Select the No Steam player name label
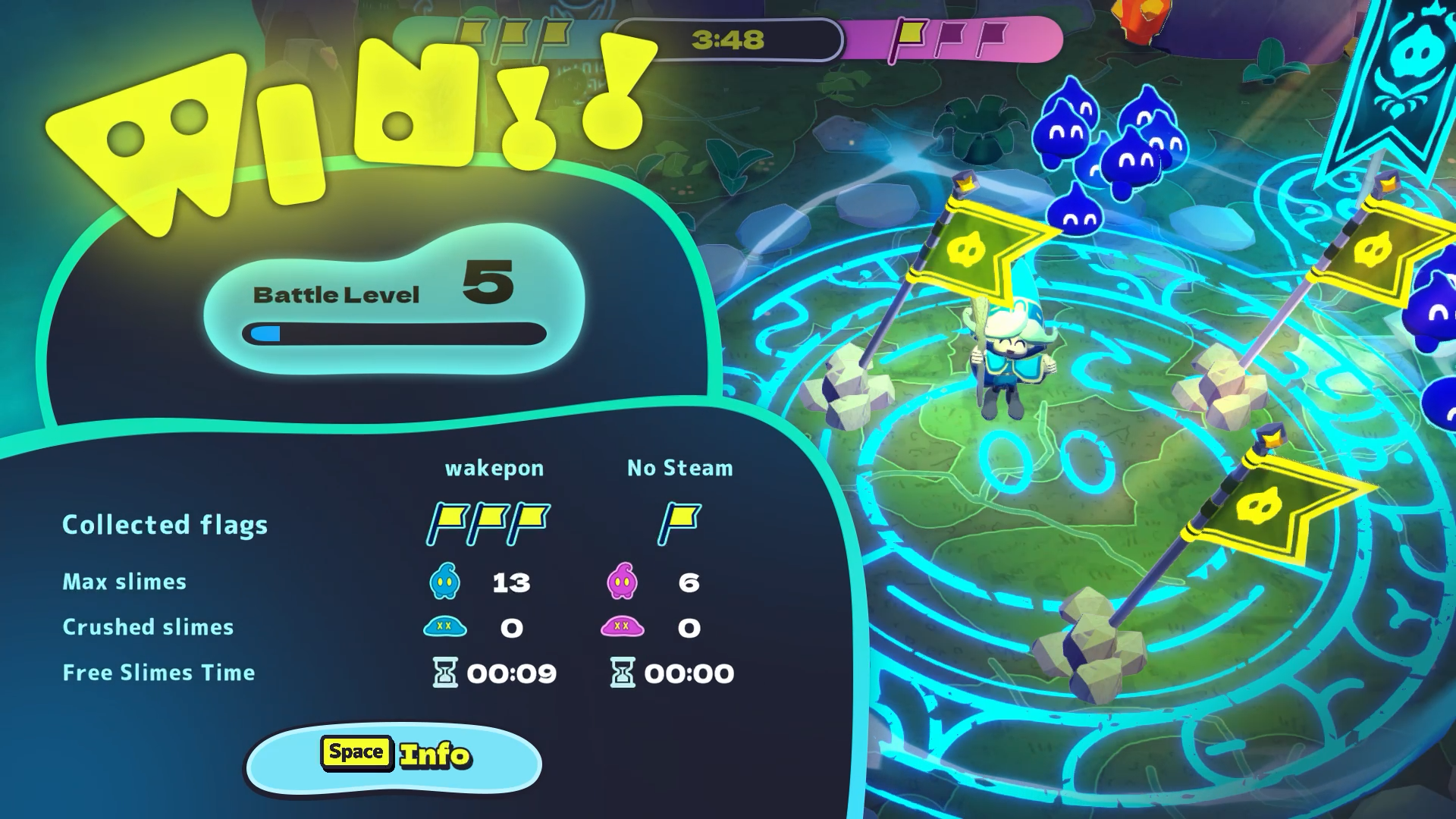Screen dimensions: 1456x819 [679, 468]
